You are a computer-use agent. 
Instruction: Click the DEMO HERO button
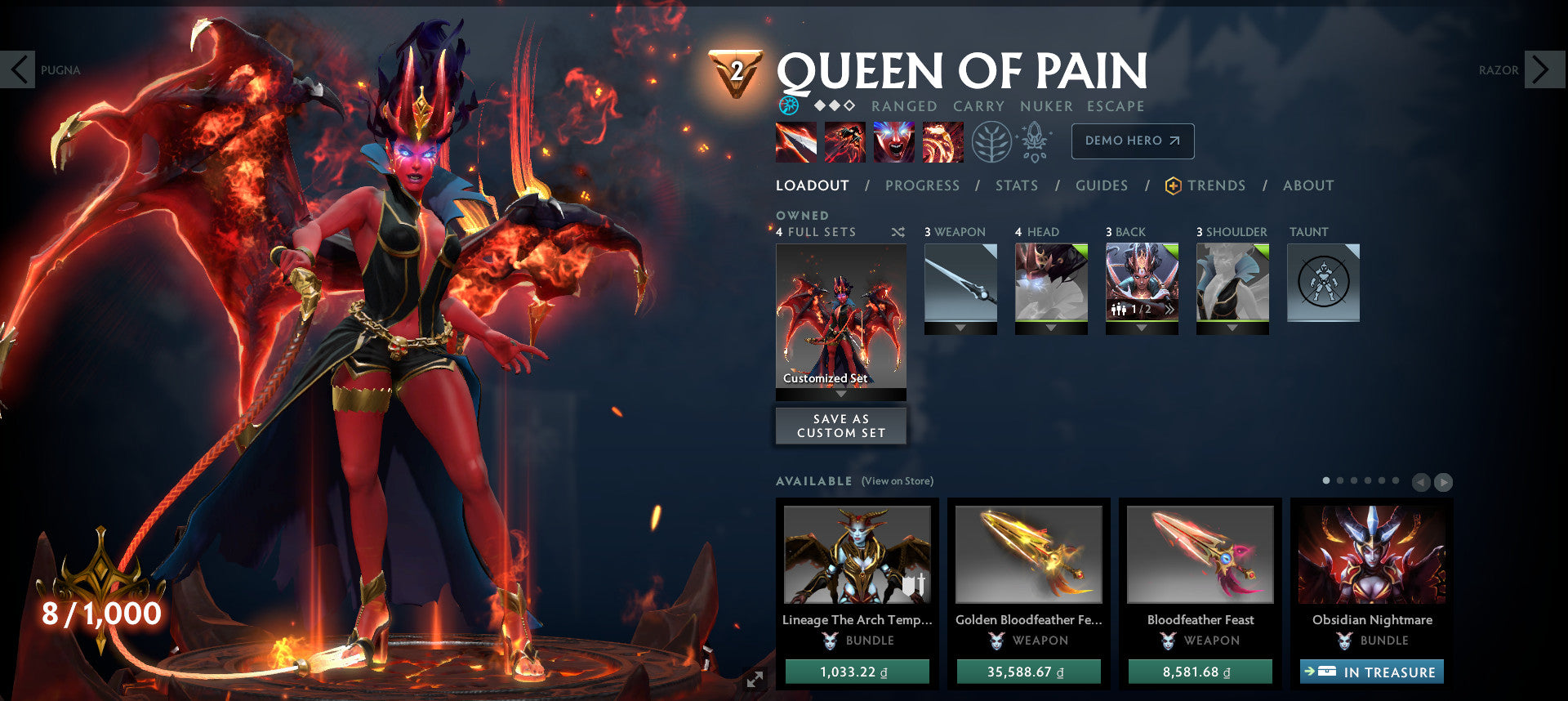pos(1132,141)
